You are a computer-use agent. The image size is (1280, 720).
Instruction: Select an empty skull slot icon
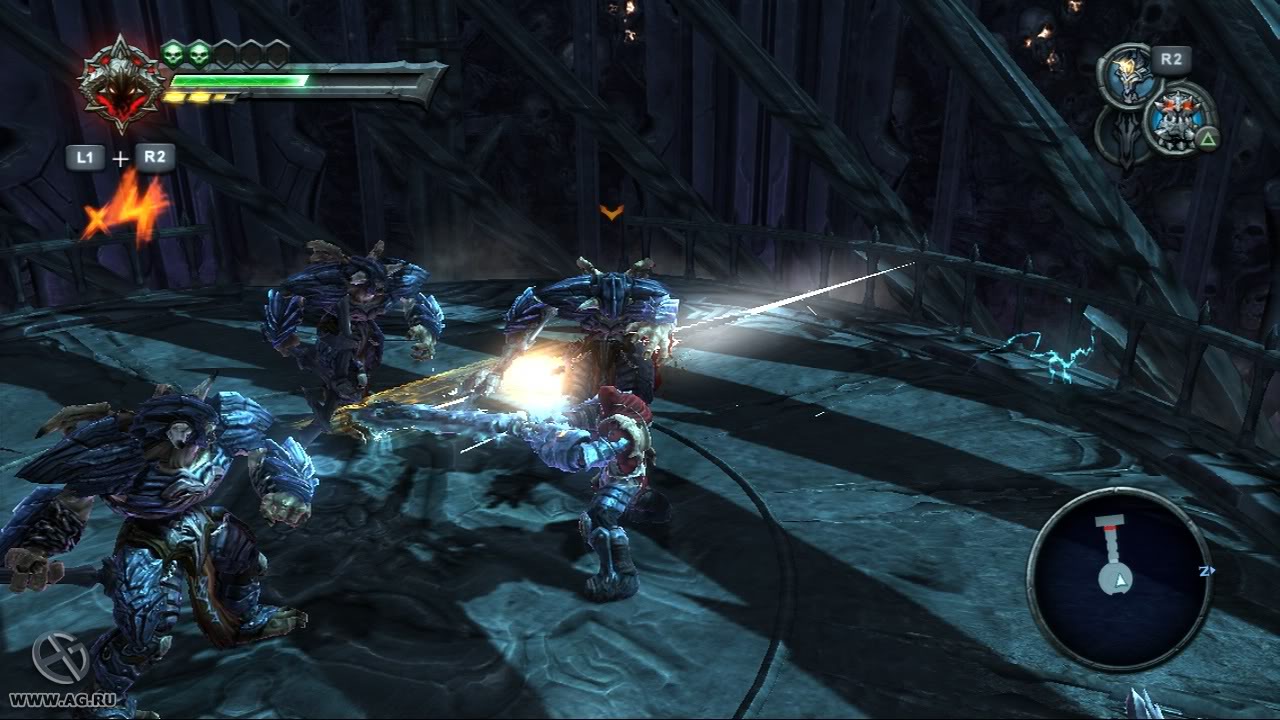(x=224, y=55)
